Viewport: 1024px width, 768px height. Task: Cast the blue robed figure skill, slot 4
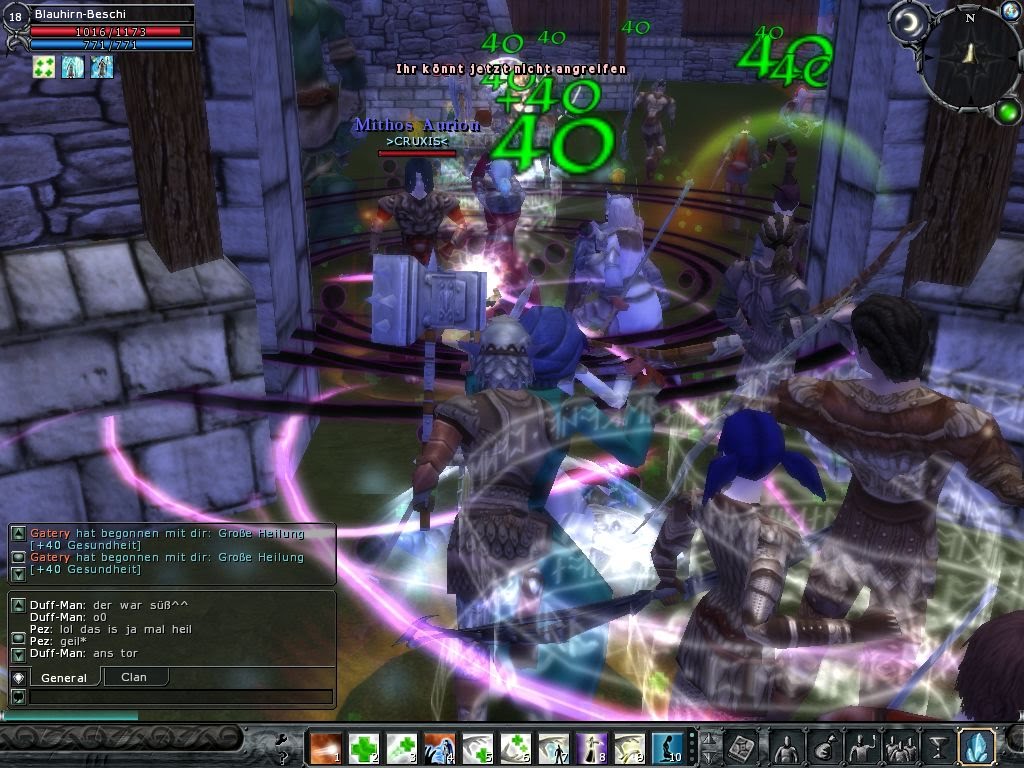pyautogui.click(x=440, y=748)
